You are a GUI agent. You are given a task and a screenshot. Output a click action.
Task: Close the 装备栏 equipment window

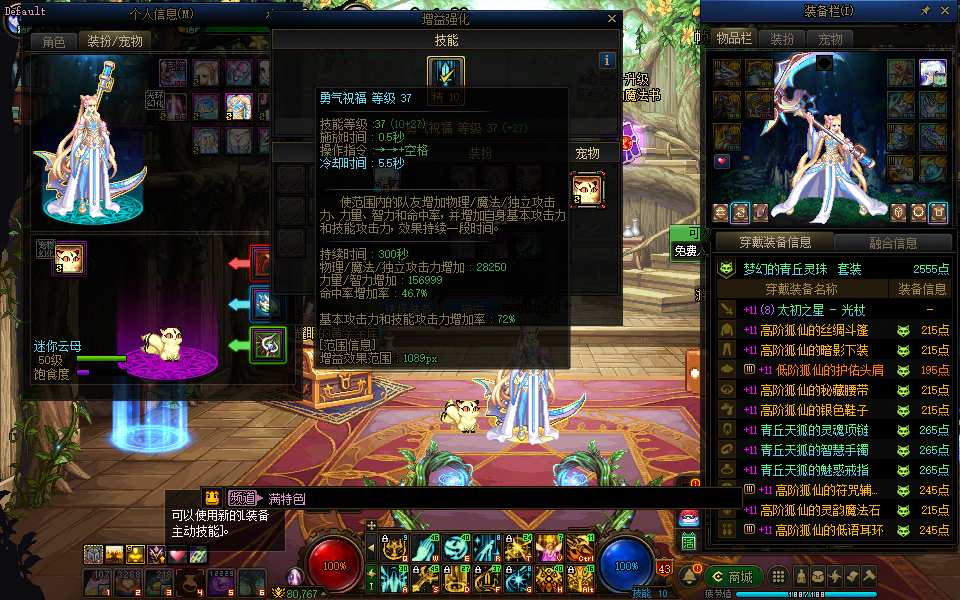(x=946, y=11)
